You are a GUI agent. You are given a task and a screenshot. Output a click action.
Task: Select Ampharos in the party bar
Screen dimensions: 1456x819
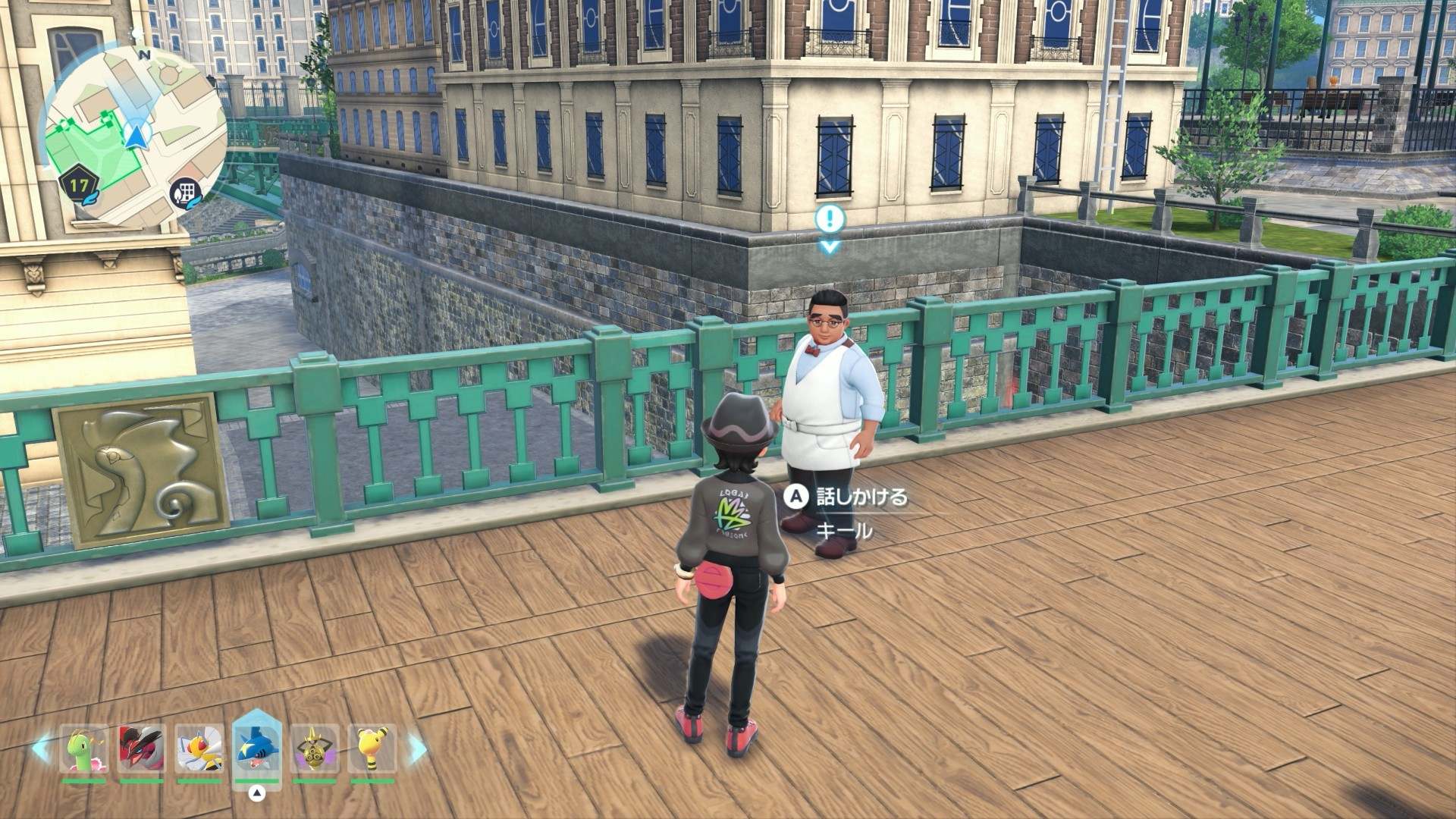point(372,750)
